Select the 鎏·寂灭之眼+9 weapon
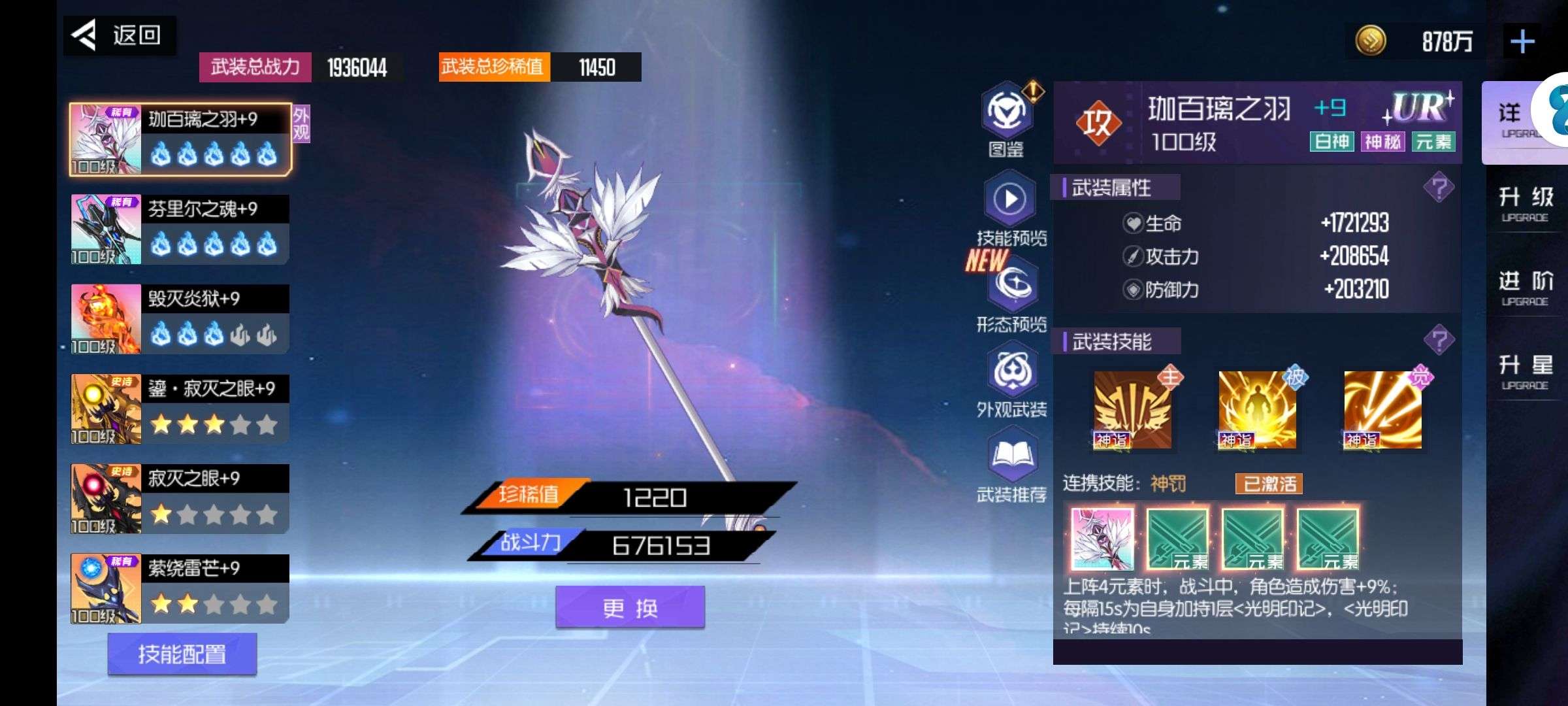The width and height of the screenshot is (1568, 706). [x=180, y=409]
